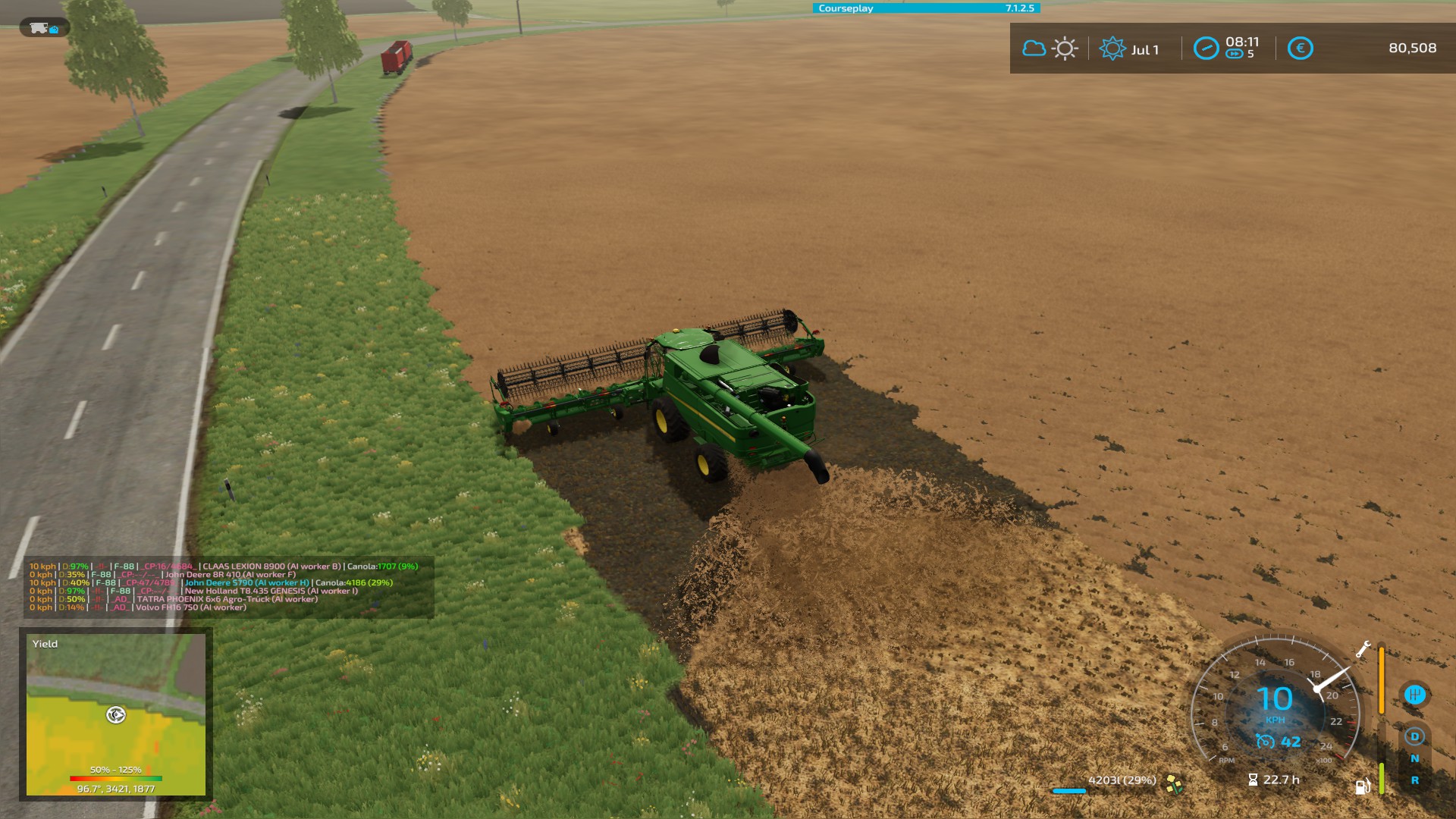Enable cruise control at 42 kph
Image resolution: width=1456 pixels, height=819 pixels.
1277,742
